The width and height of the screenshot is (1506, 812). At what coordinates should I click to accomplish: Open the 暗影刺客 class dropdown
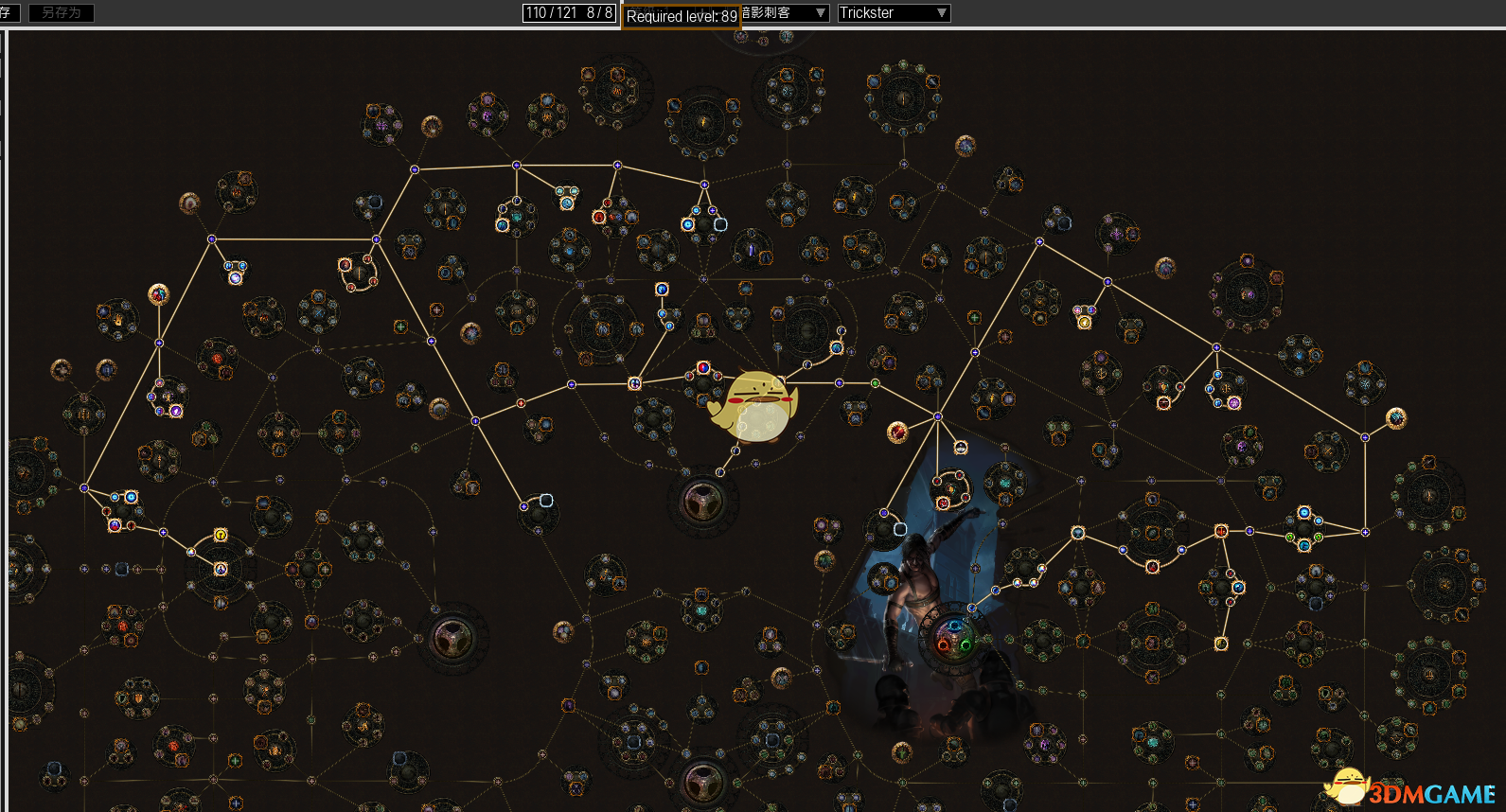[x=783, y=13]
